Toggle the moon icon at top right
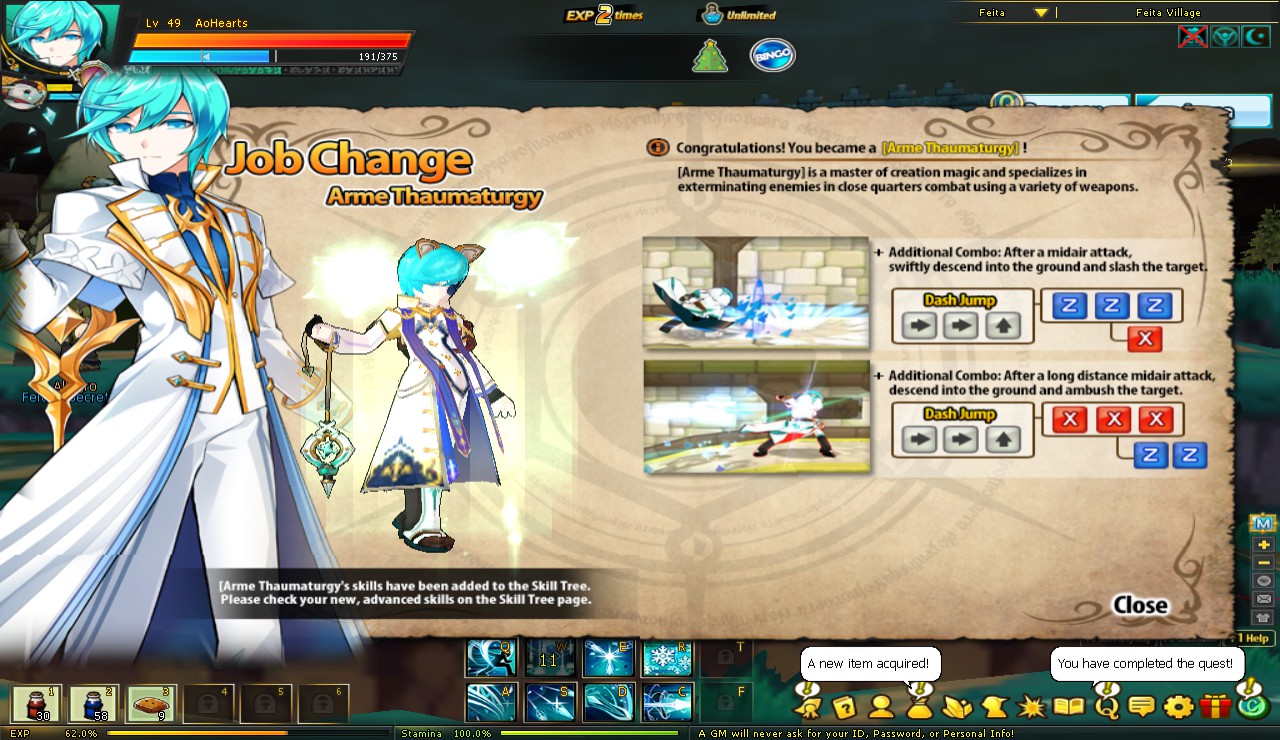 tap(1256, 36)
